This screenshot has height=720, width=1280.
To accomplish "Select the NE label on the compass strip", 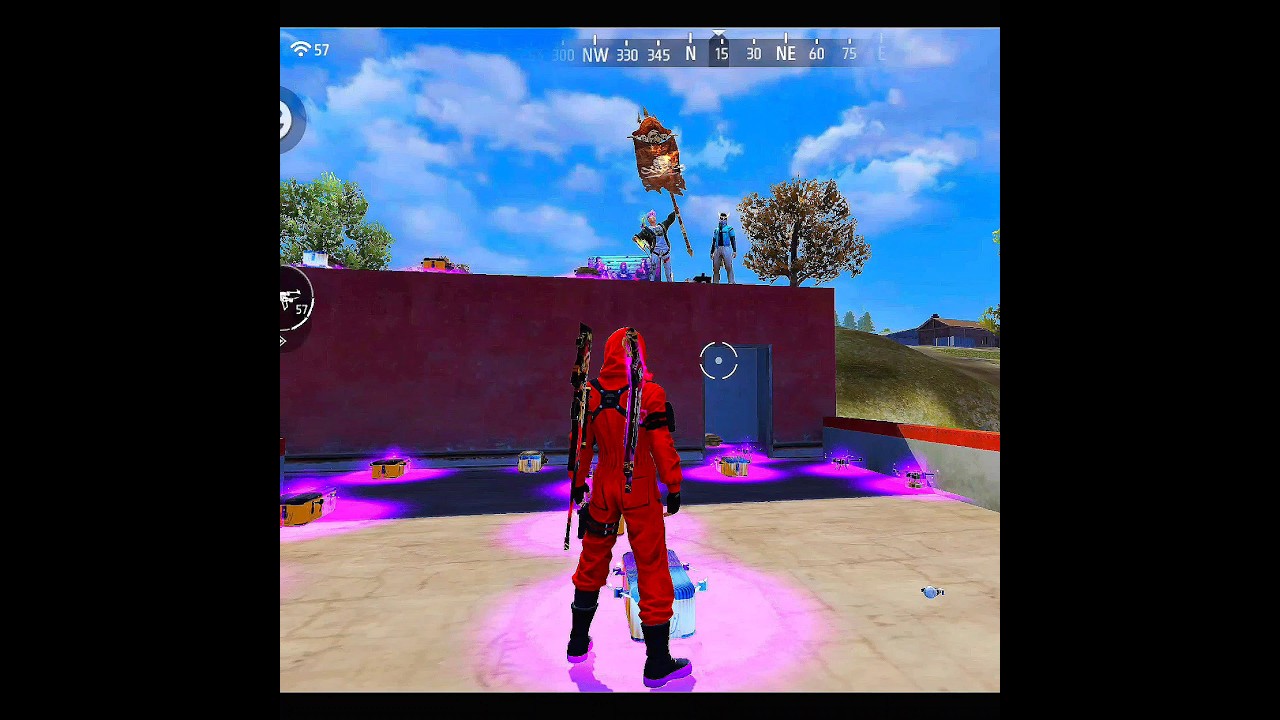I will pyautogui.click(x=786, y=54).
